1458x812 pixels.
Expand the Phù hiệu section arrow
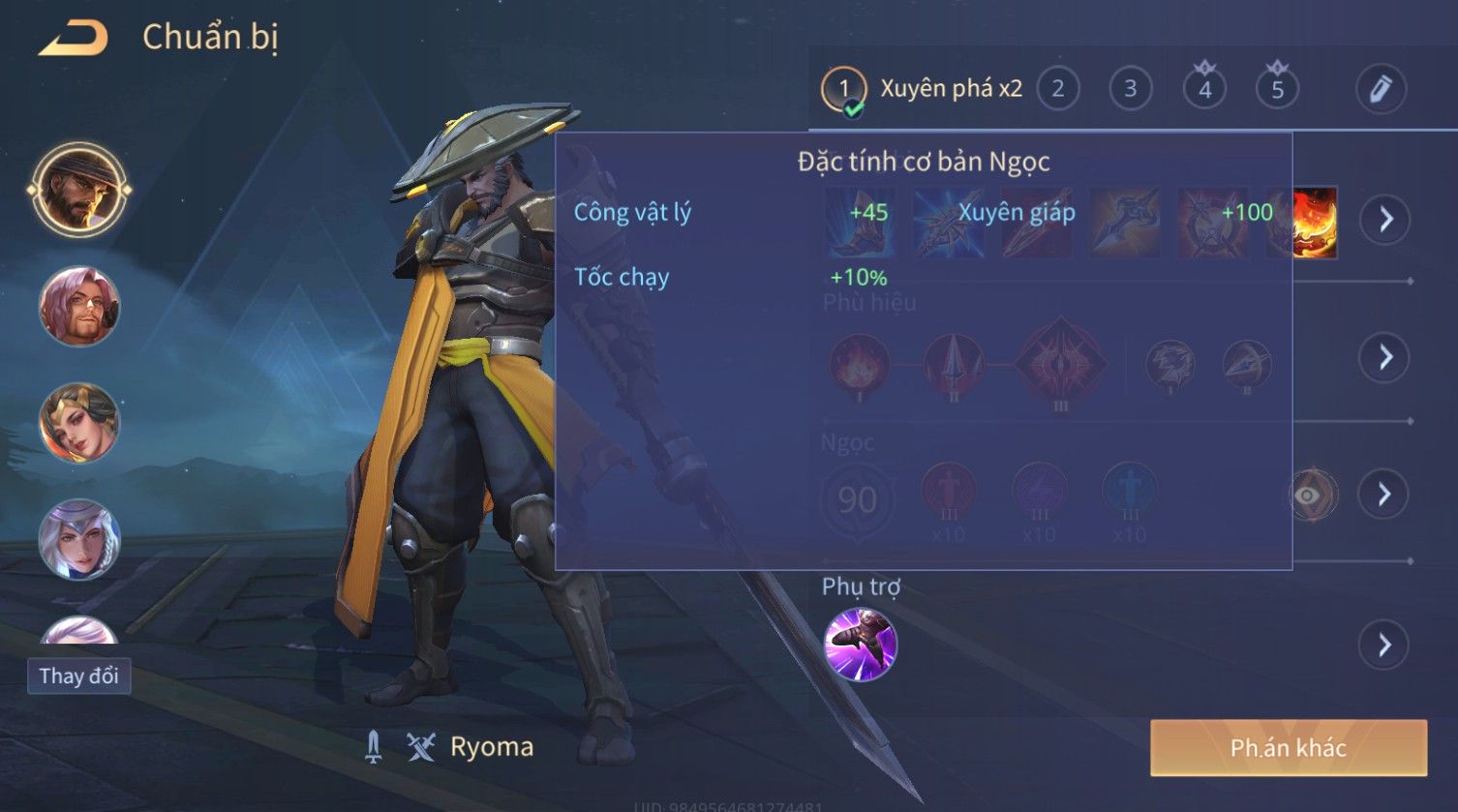[1385, 357]
